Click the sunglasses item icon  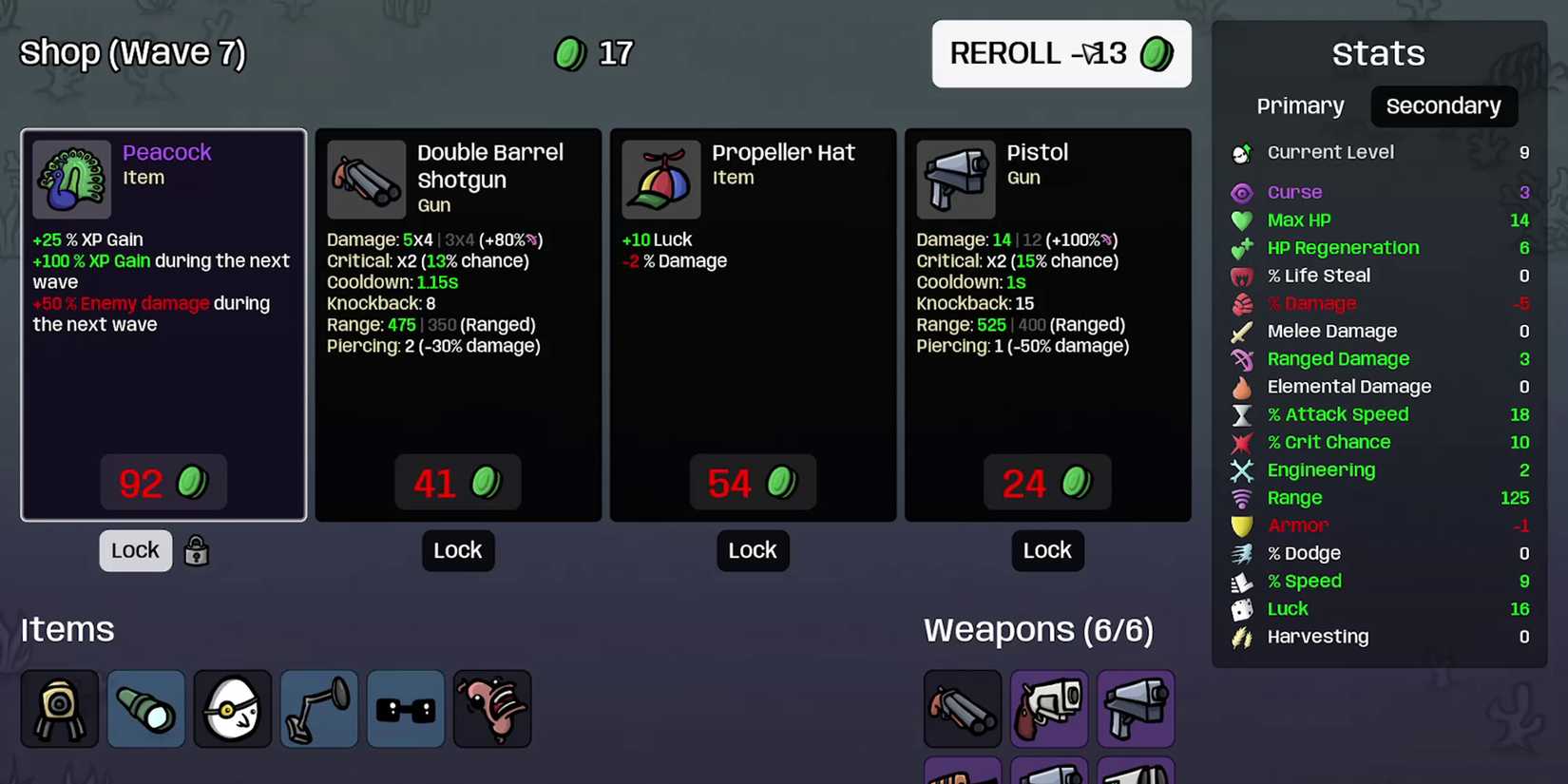(405, 708)
